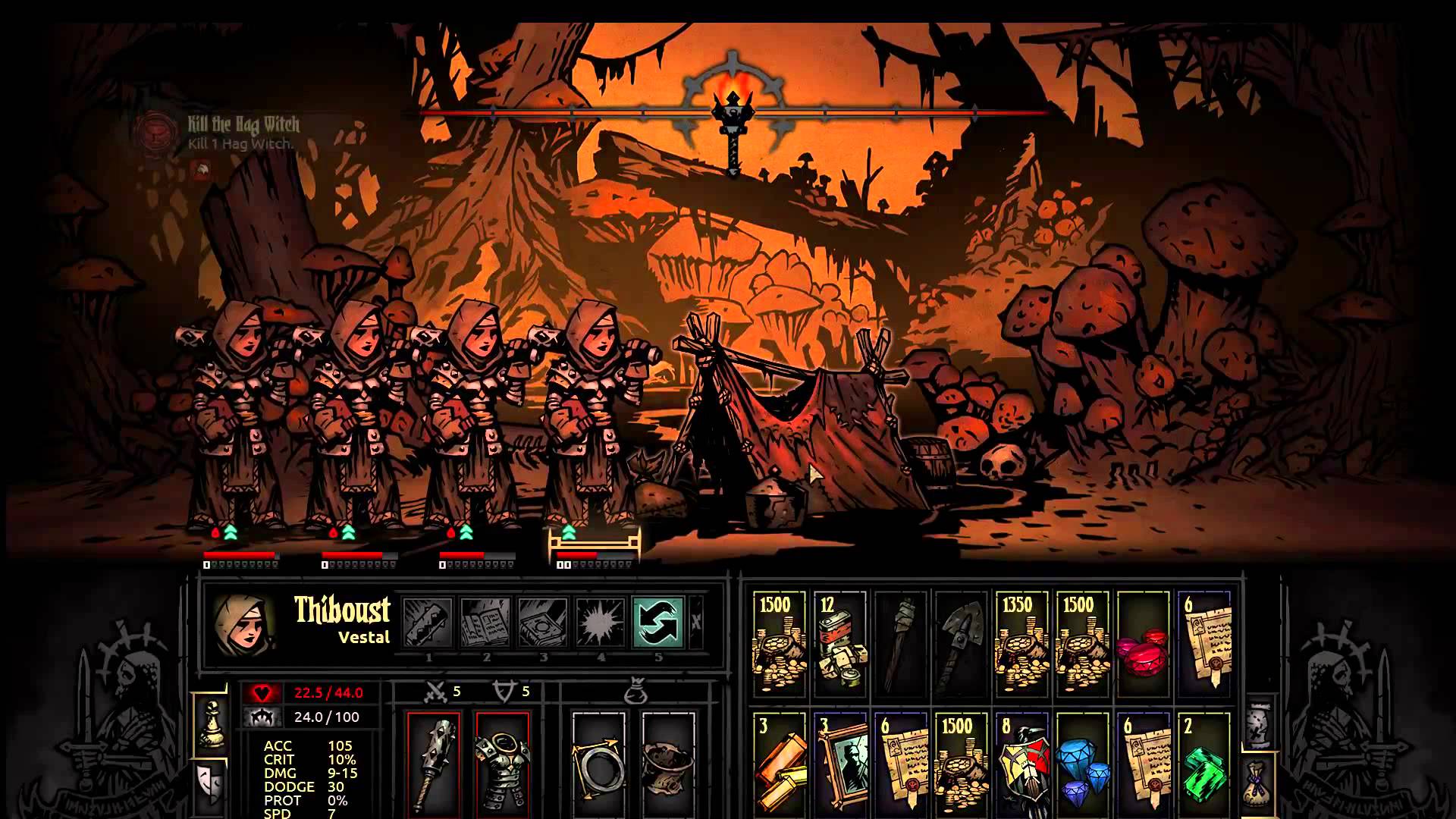Use the food stack of 12
This screenshot has width=1456, height=819.
point(839,645)
